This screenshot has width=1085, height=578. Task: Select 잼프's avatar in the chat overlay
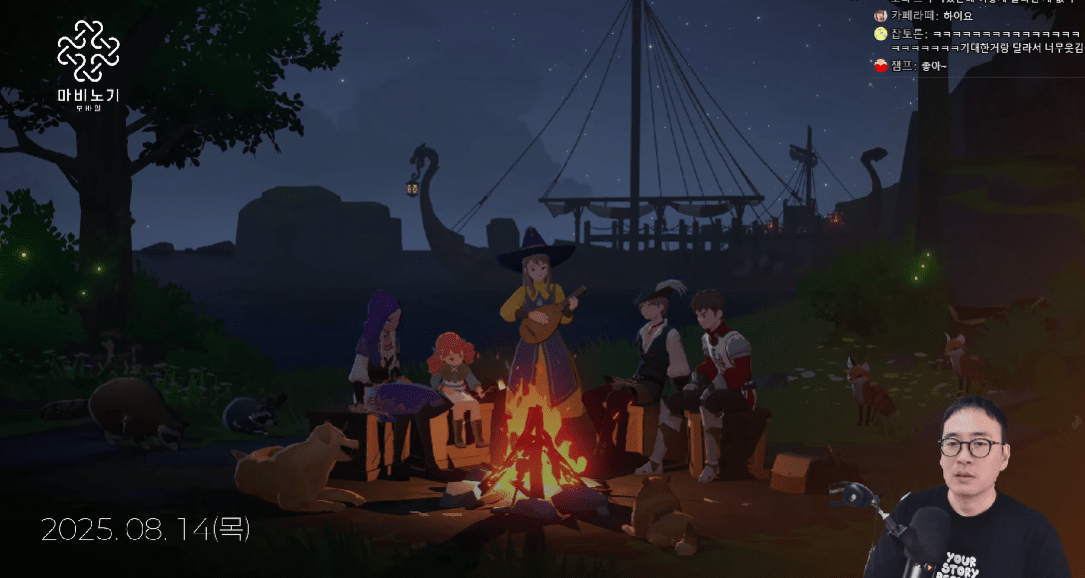tap(880, 66)
